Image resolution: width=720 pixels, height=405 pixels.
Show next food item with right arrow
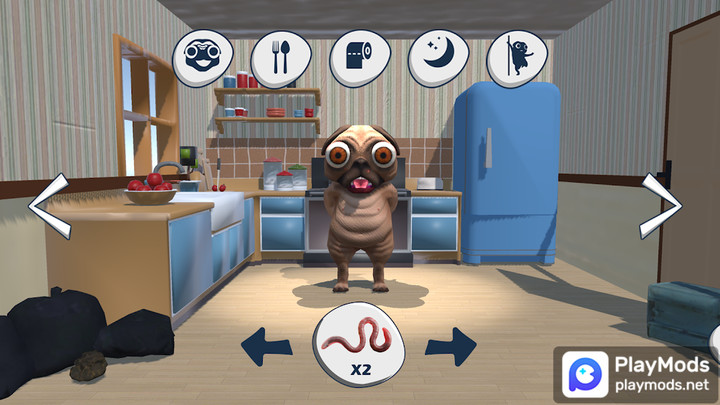pyautogui.click(x=450, y=346)
